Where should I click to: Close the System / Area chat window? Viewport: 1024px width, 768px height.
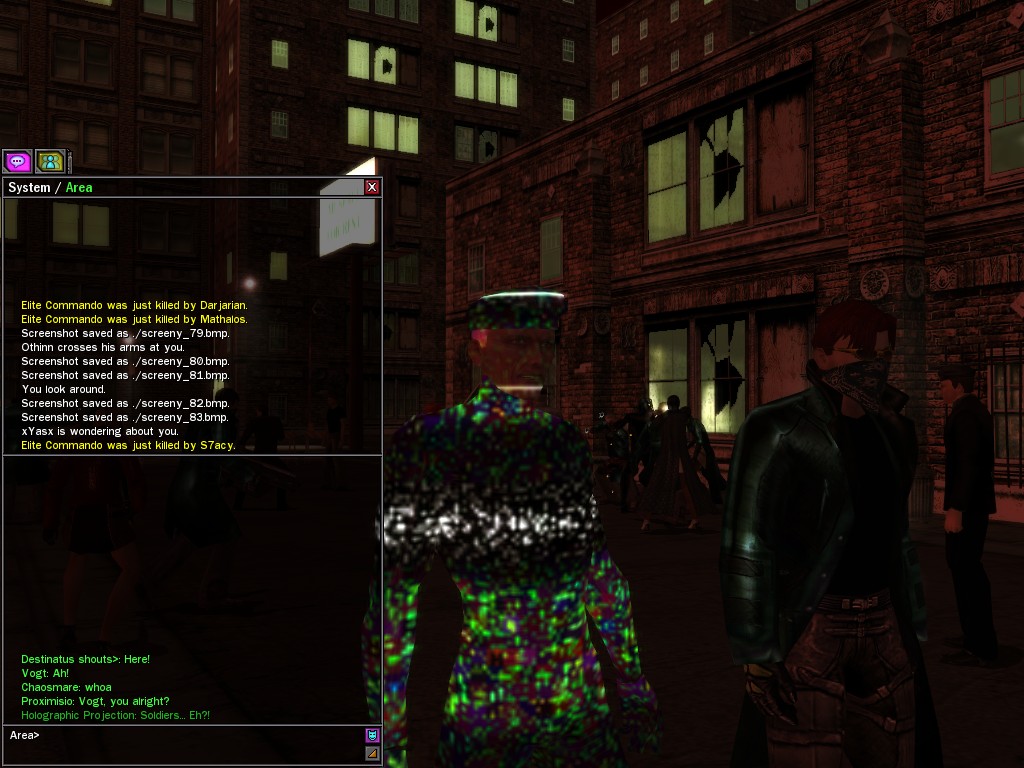(x=372, y=187)
